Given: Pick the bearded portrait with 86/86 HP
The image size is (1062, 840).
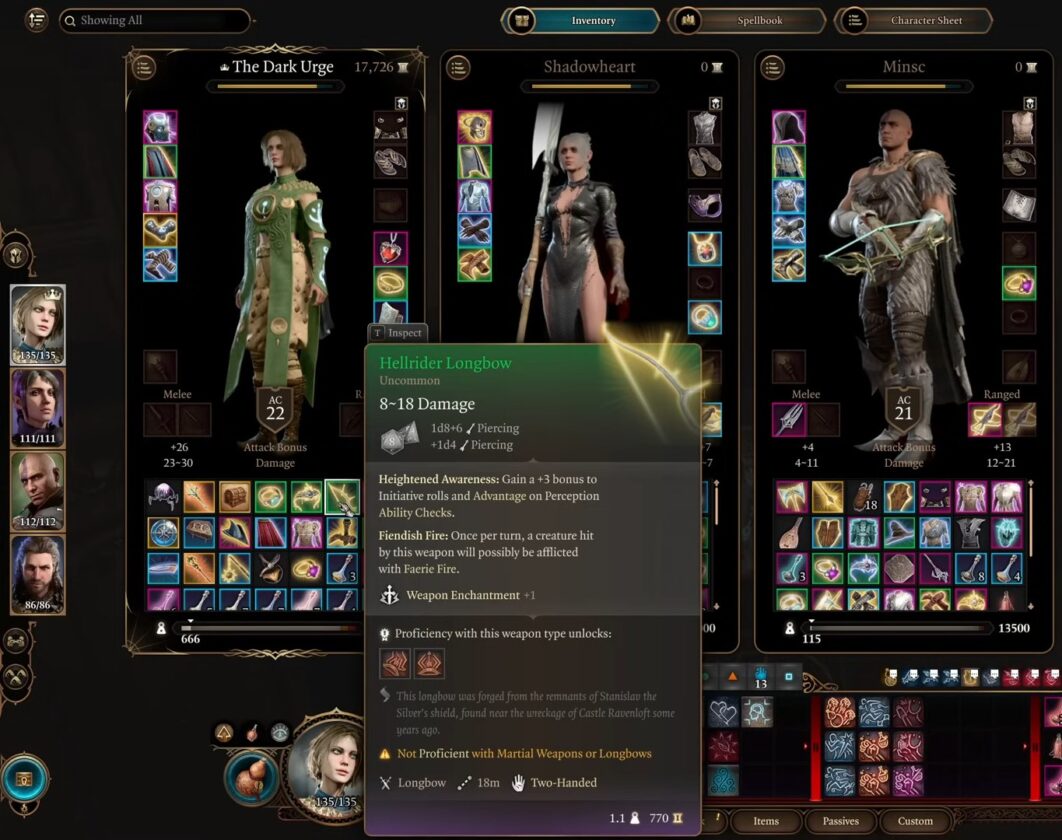Looking at the screenshot, I should pos(38,573).
